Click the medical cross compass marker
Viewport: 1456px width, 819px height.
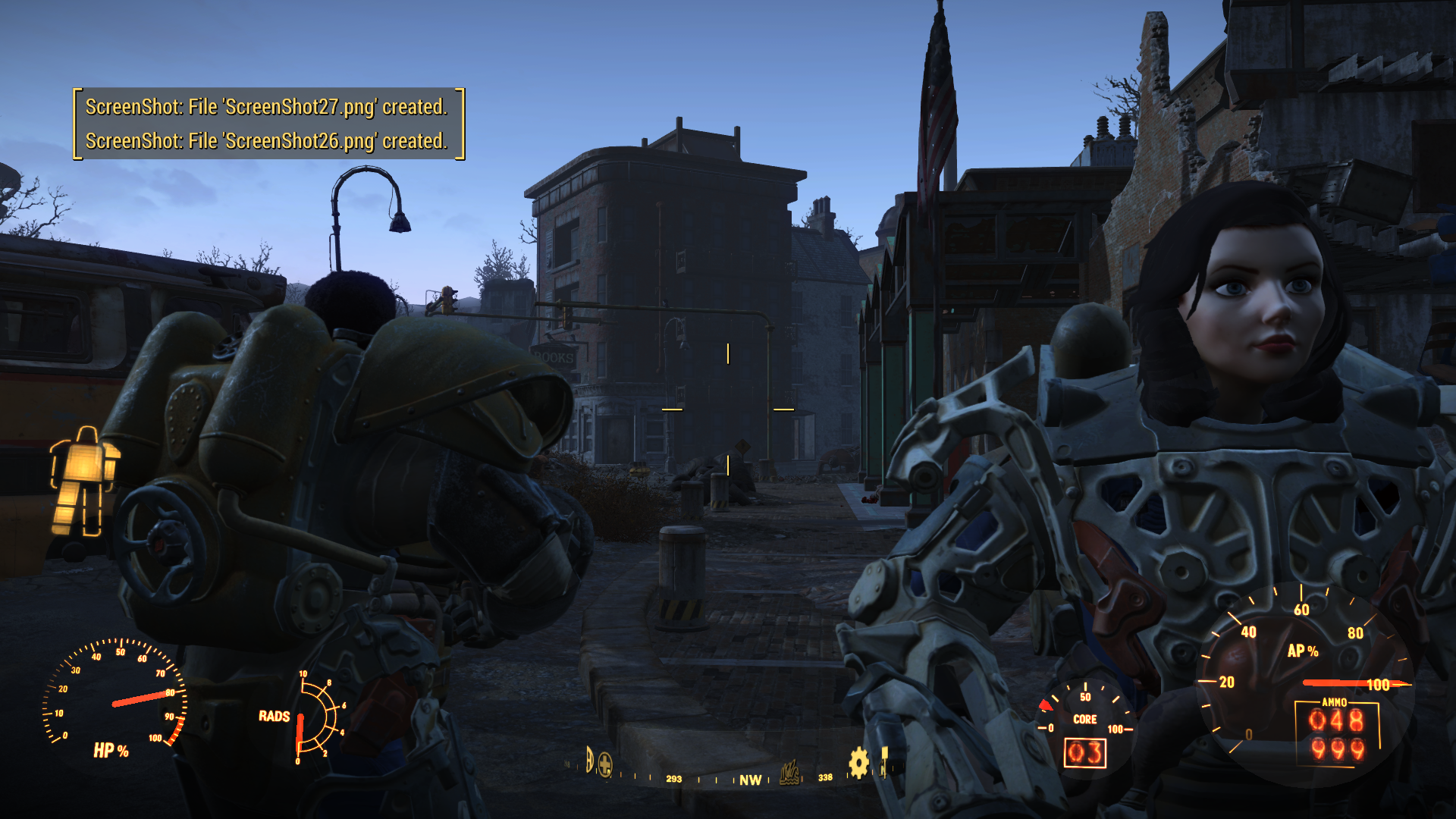click(x=605, y=764)
